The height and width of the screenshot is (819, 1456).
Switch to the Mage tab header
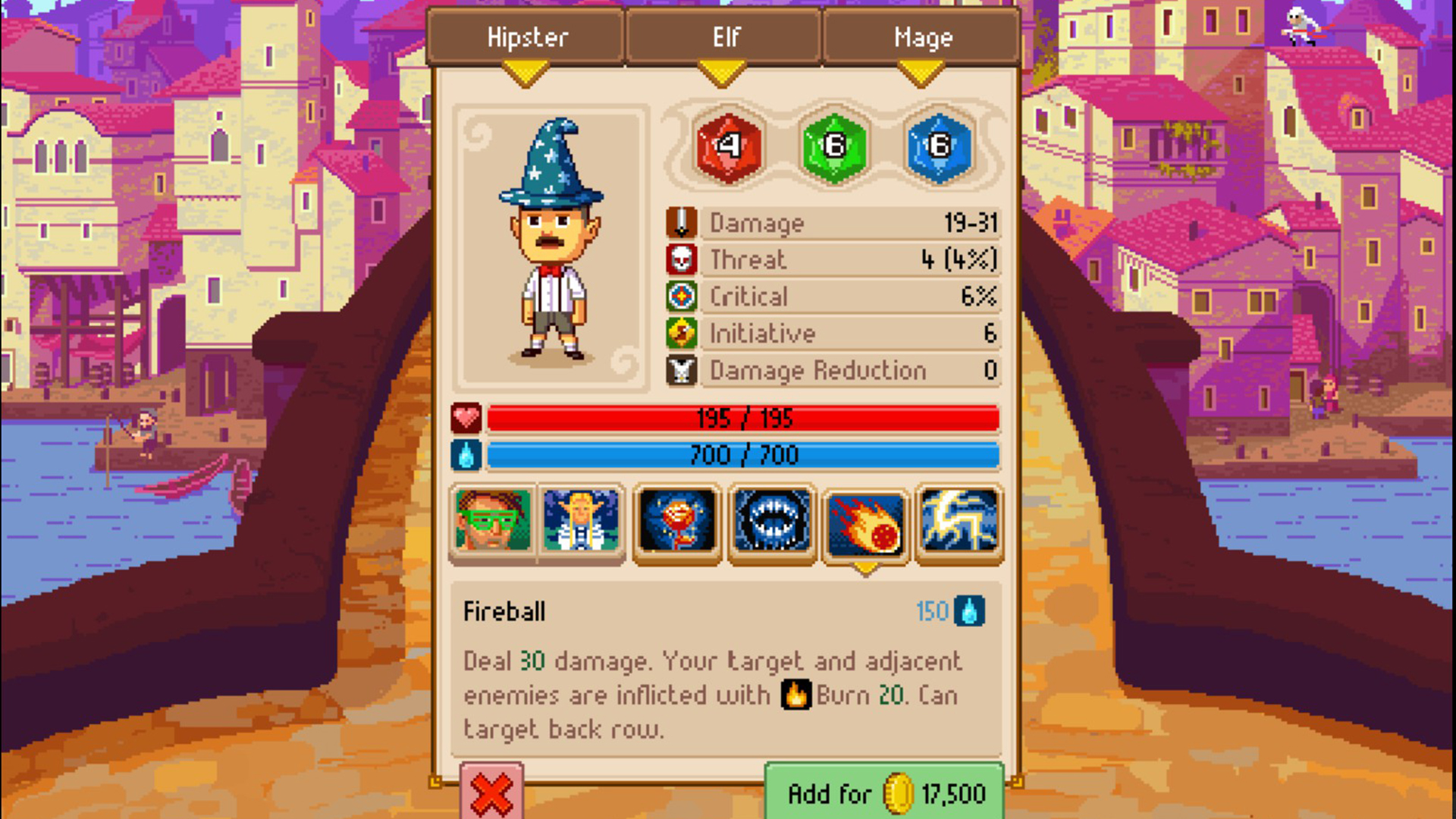click(x=922, y=36)
